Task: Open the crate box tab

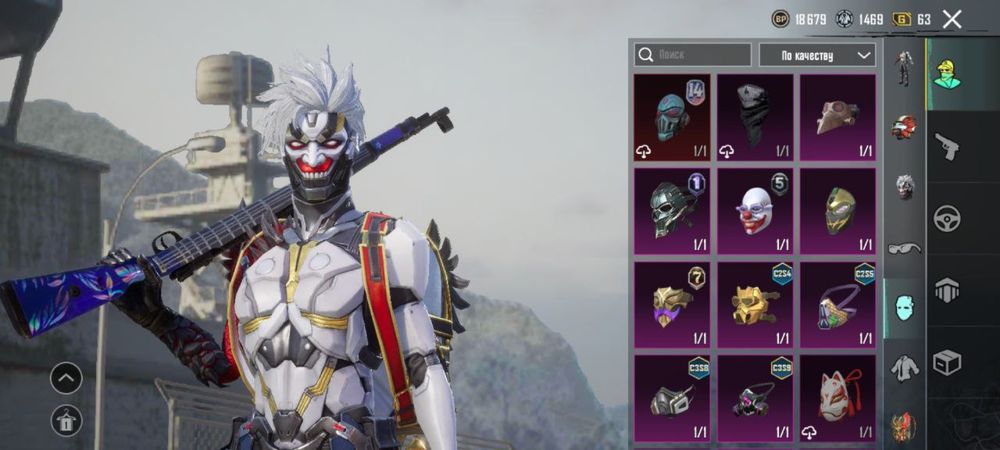Action: [x=946, y=362]
